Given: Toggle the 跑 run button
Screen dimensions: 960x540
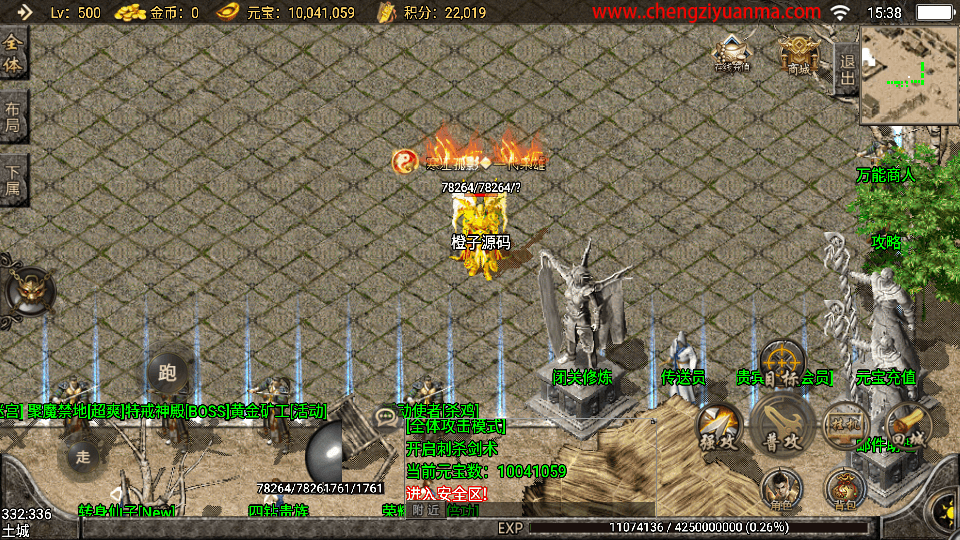Looking at the screenshot, I should click(167, 374).
